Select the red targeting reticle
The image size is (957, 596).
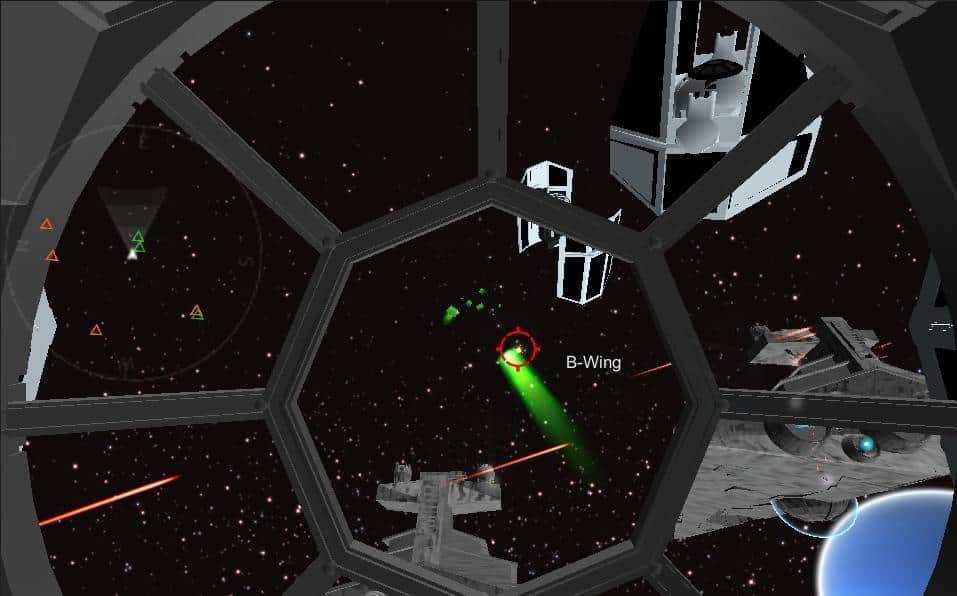[x=516, y=349]
